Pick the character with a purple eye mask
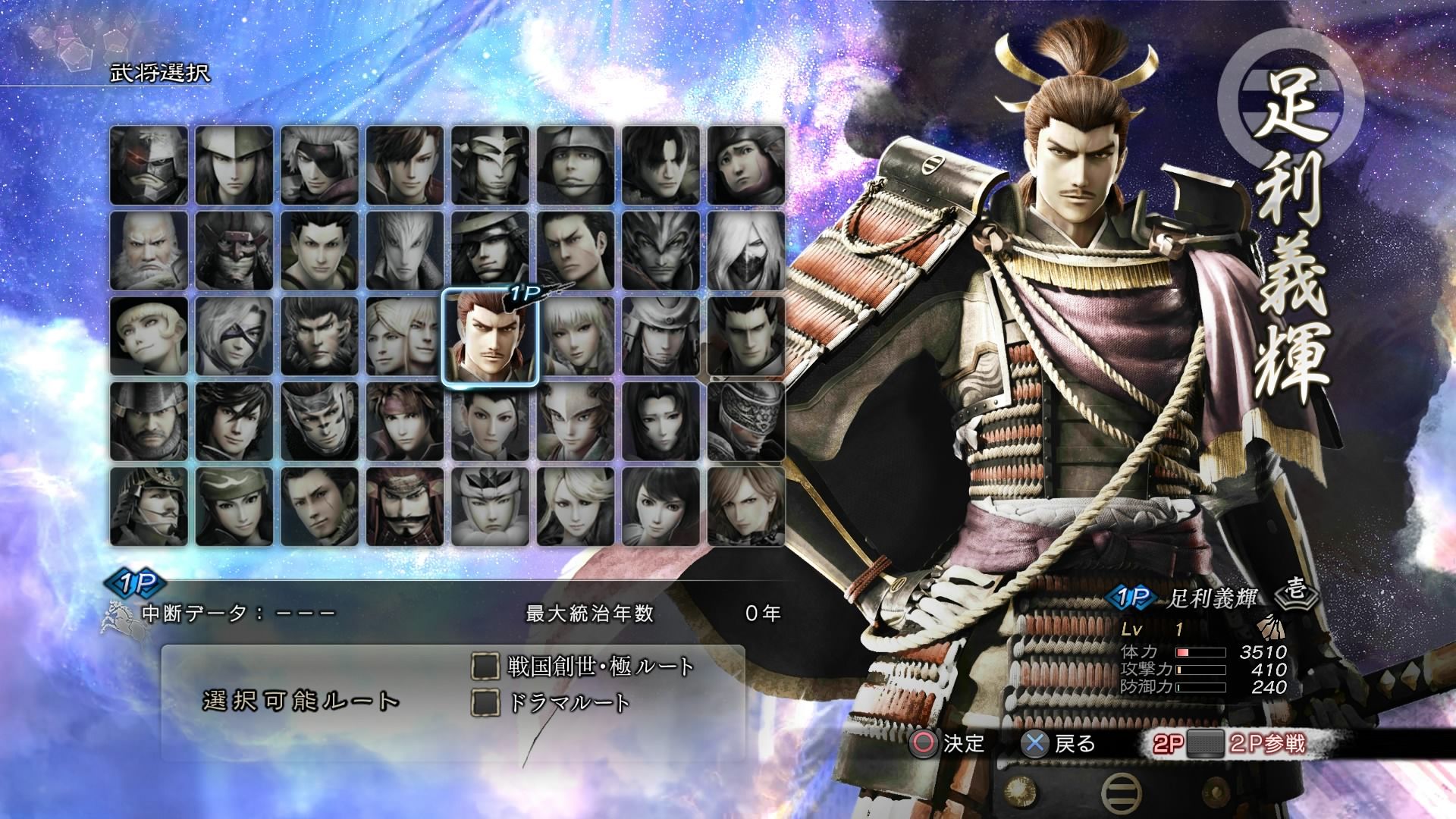Viewport: 1456px width, 819px height. pos(234,337)
